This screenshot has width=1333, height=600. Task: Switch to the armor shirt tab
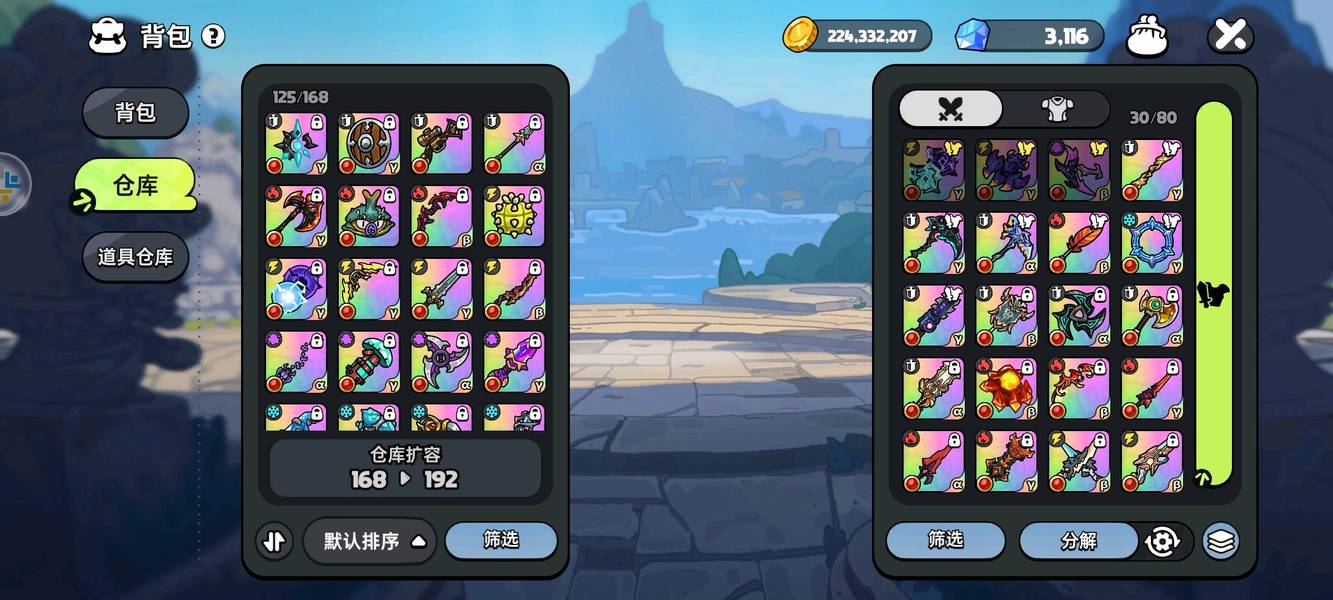1056,109
